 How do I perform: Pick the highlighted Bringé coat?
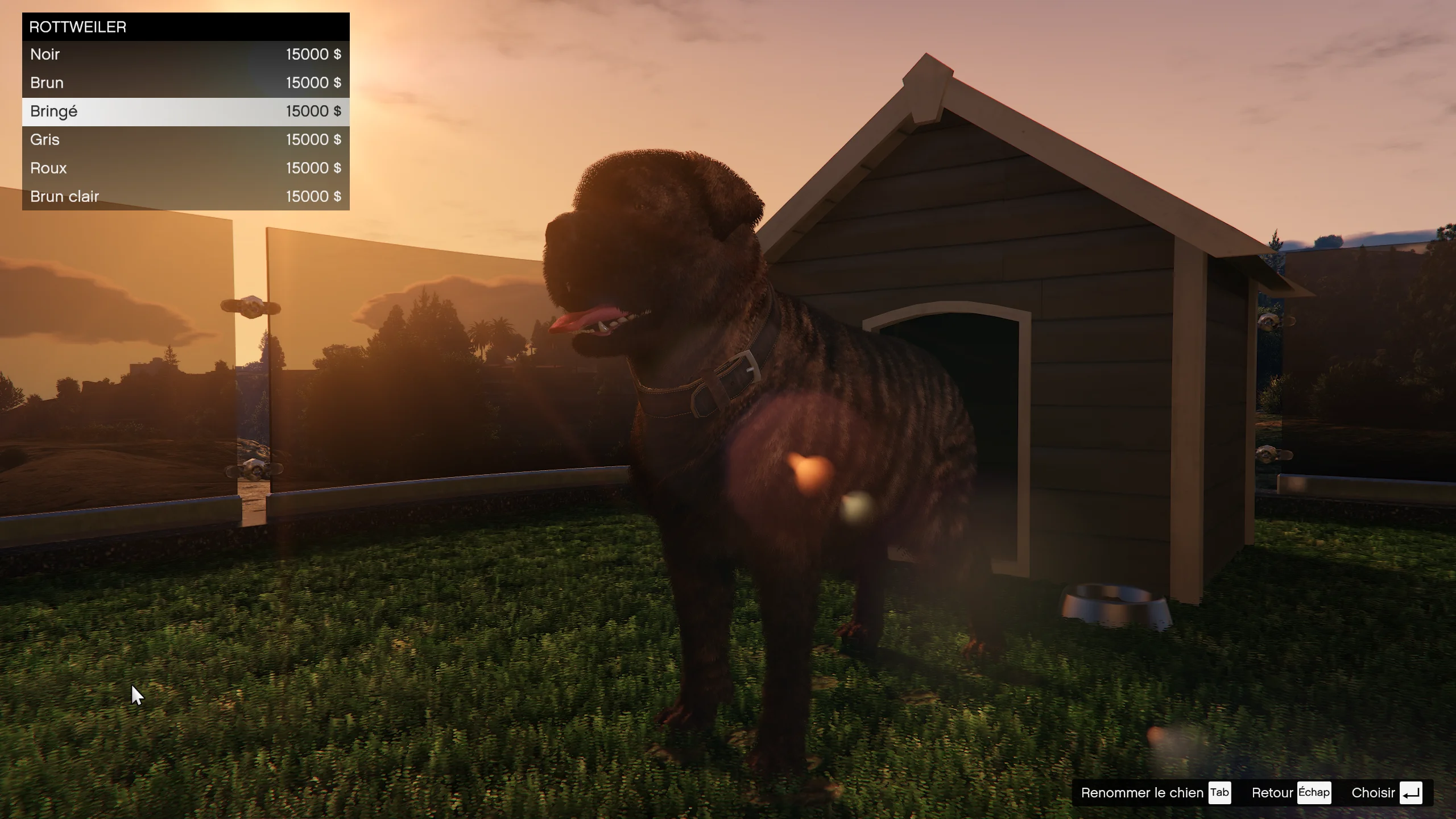(185, 111)
